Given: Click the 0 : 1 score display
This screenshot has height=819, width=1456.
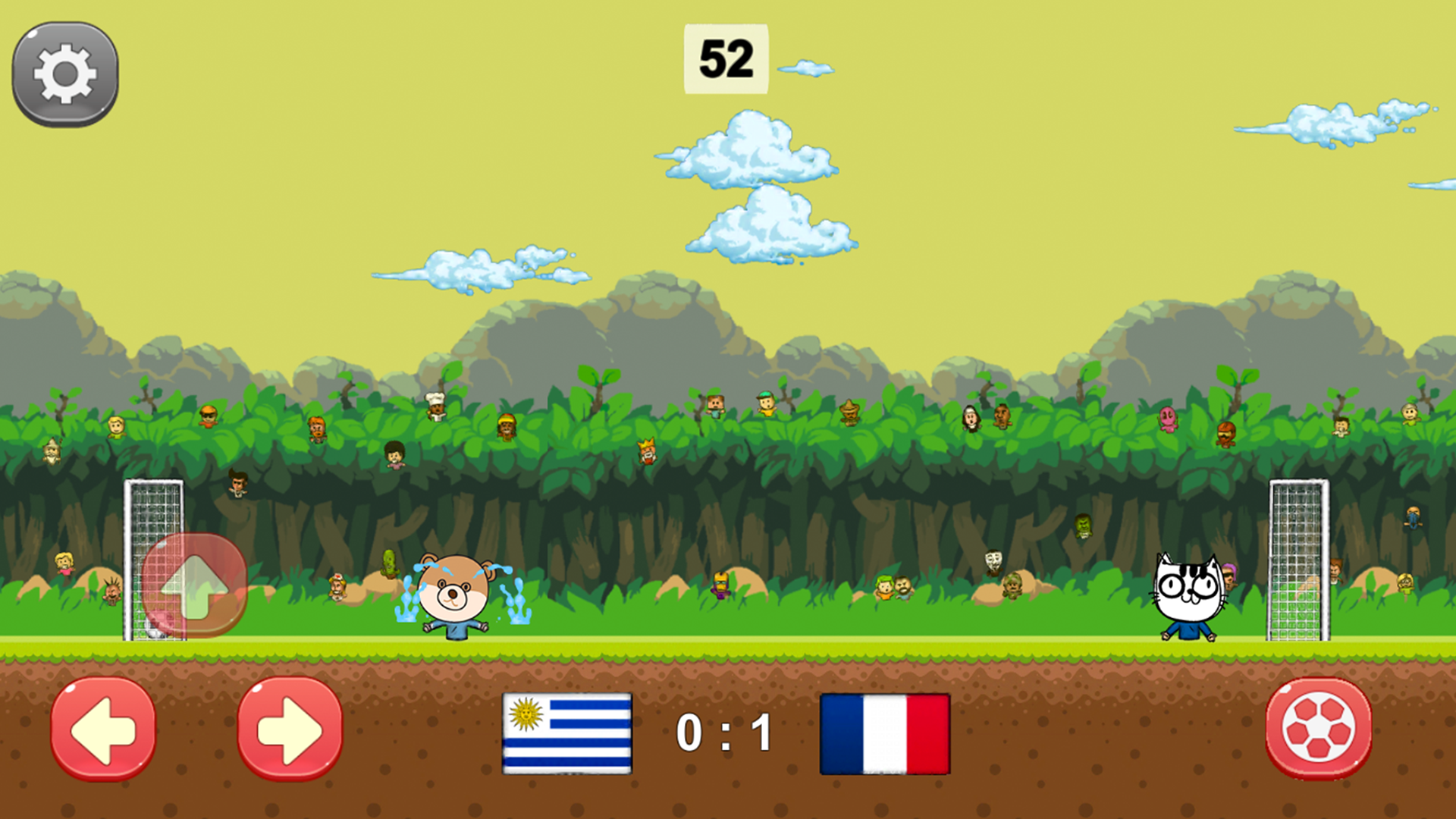Looking at the screenshot, I should click(724, 732).
